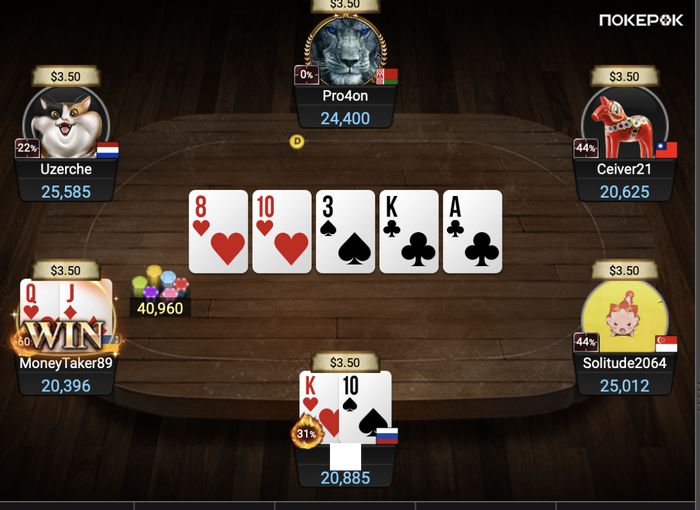Select Uzerche's cat avatar
The height and width of the screenshot is (510, 700).
coord(65,121)
